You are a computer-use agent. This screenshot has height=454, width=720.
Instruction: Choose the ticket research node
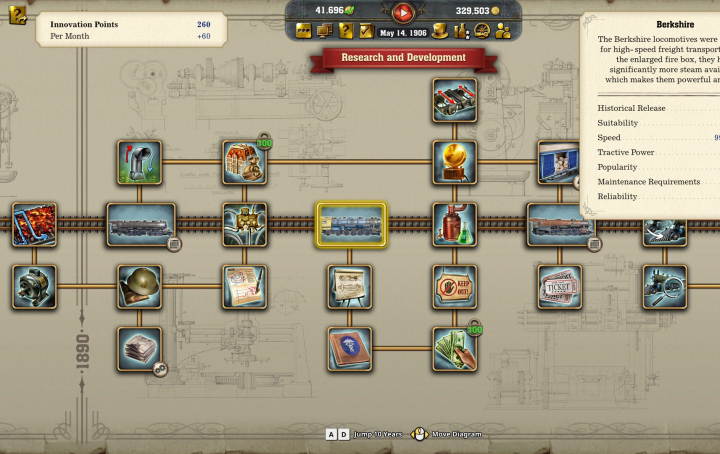click(560, 287)
